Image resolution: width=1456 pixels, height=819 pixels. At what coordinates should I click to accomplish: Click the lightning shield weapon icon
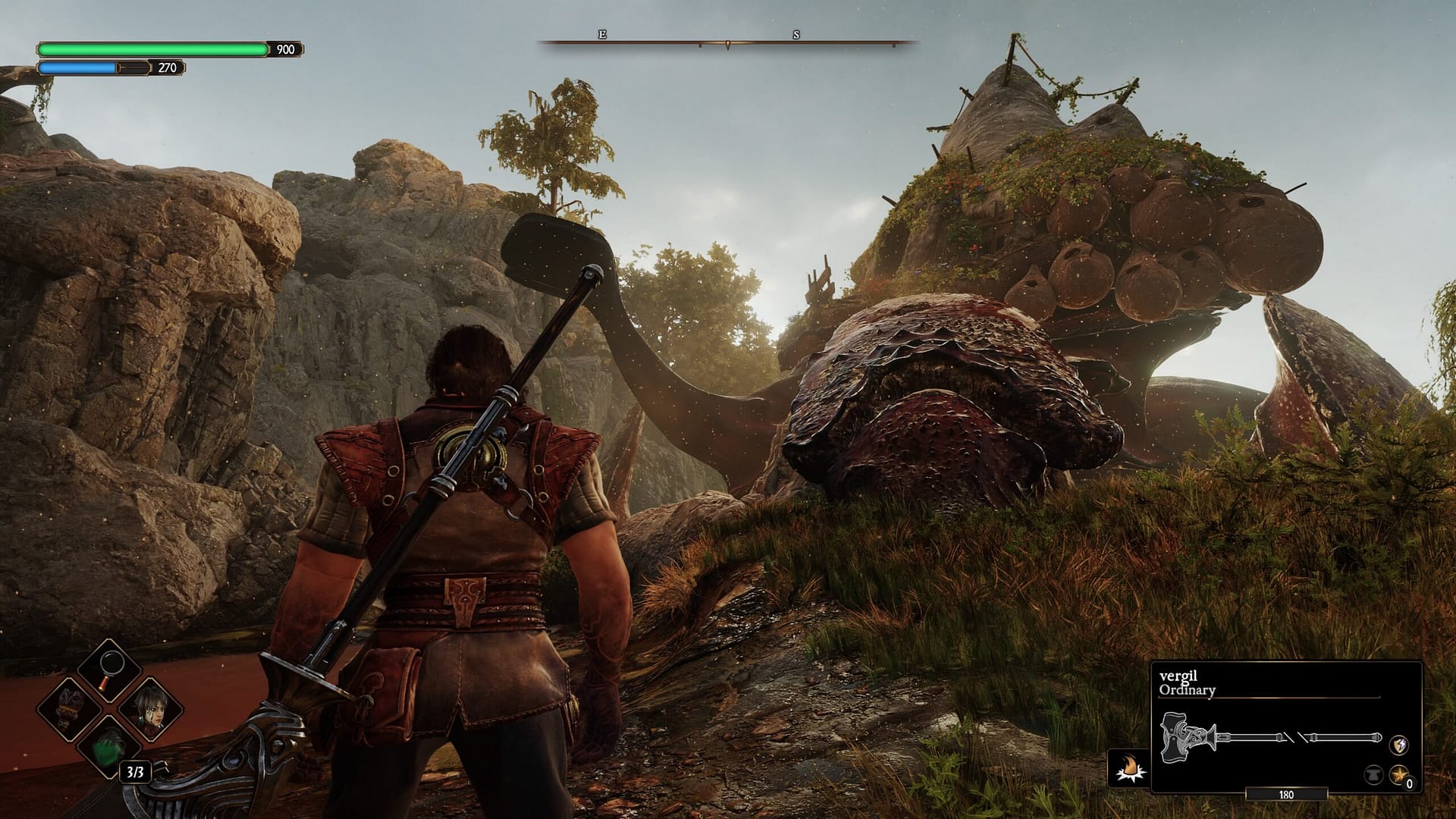point(1399,745)
